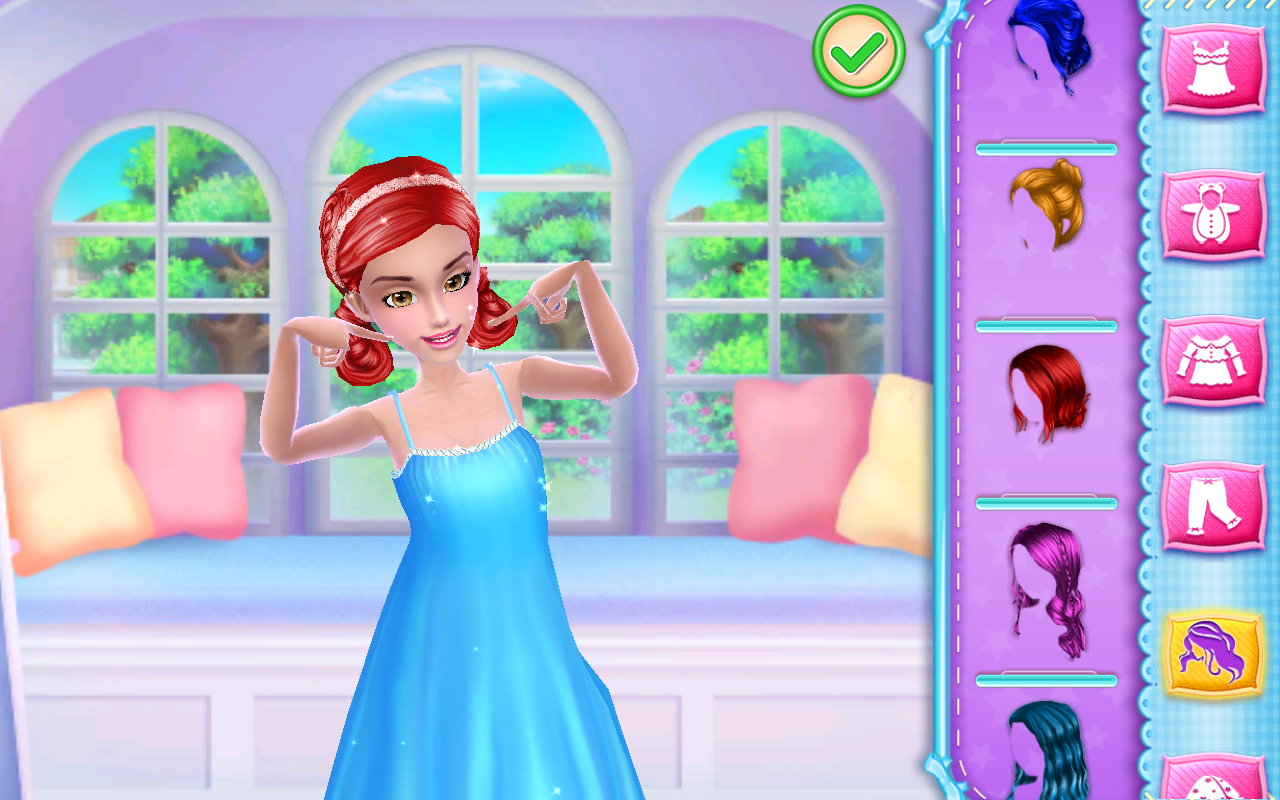Viewport: 1280px width, 800px height.
Task: Show the pajama pants category
Action: pyautogui.click(x=1214, y=506)
